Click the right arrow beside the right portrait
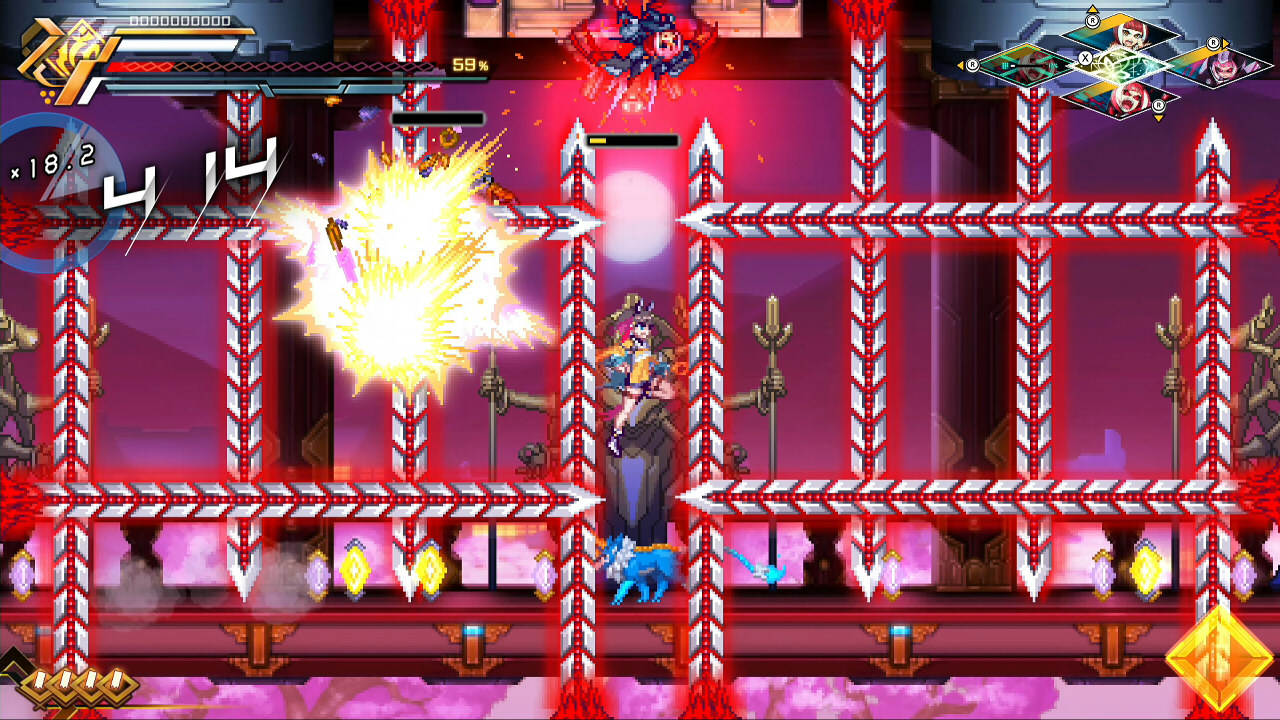This screenshot has height=720, width=1280. (1224, 43)
